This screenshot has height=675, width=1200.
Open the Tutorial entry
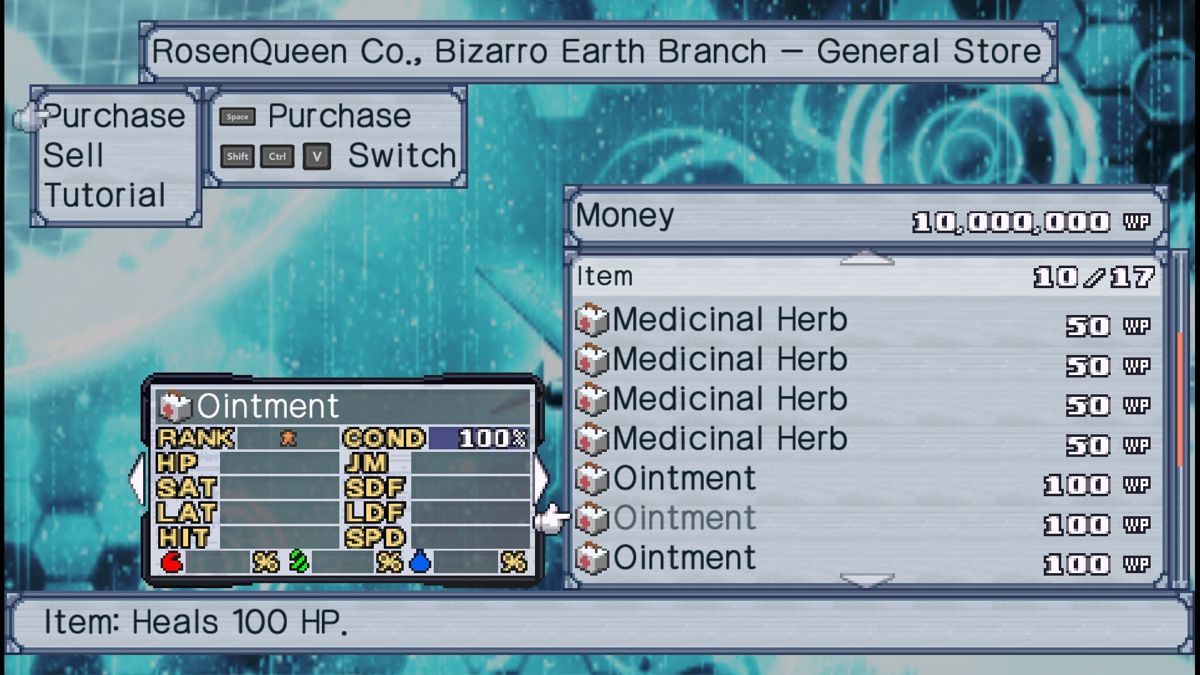tap(104, 195)
